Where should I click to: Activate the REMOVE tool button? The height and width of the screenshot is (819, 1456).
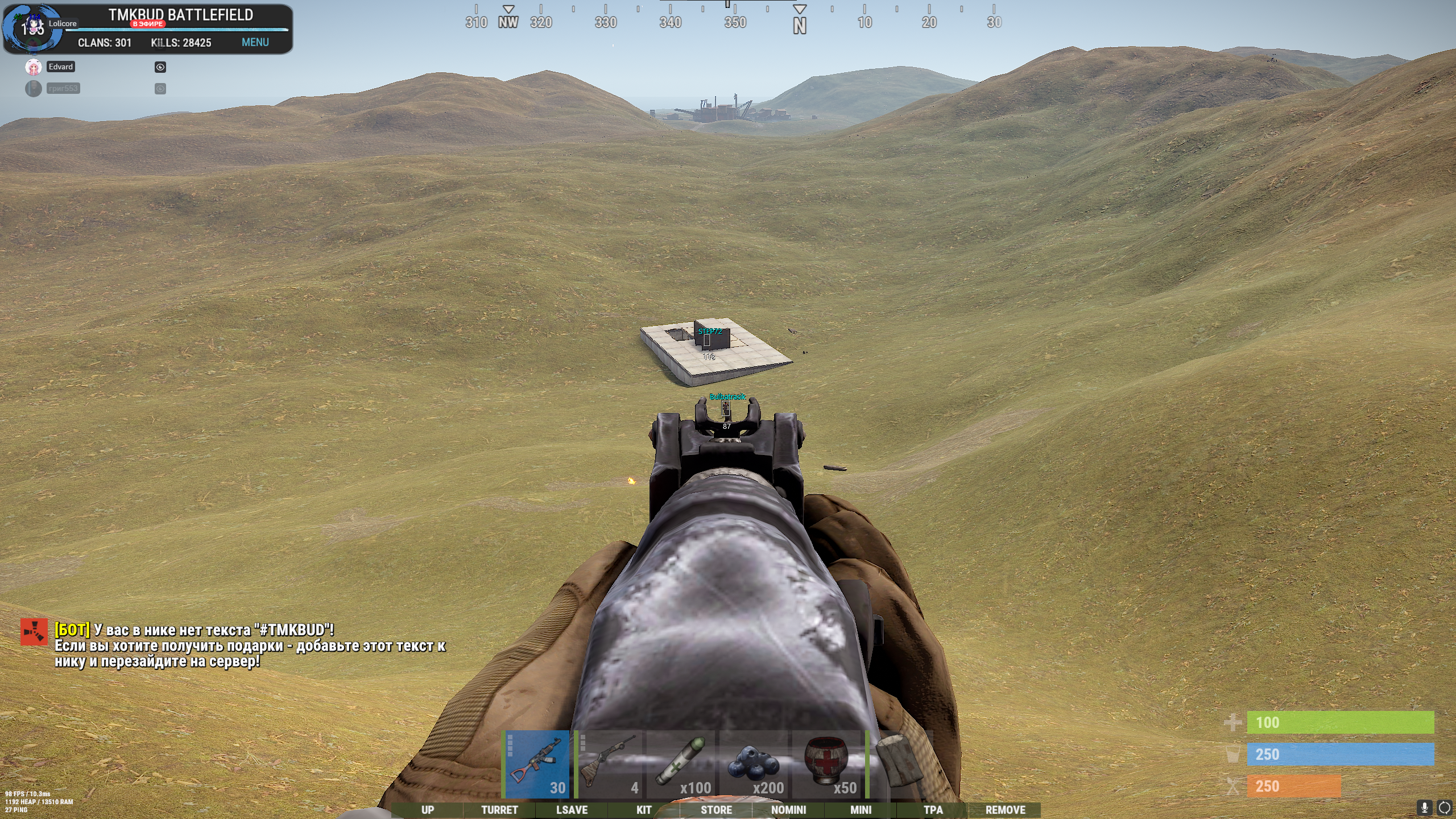[1005, 810]
